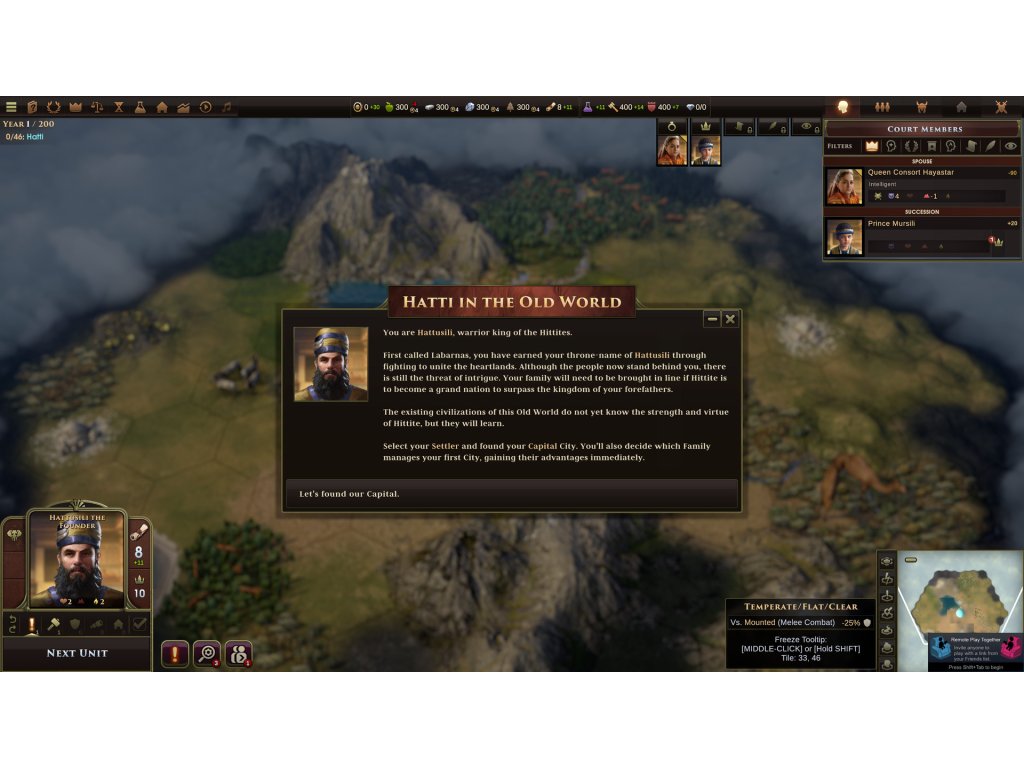This screenshot has height=768, width=1024.
Task: Open the hamburger main menu
Action: (x=11, y=107)
